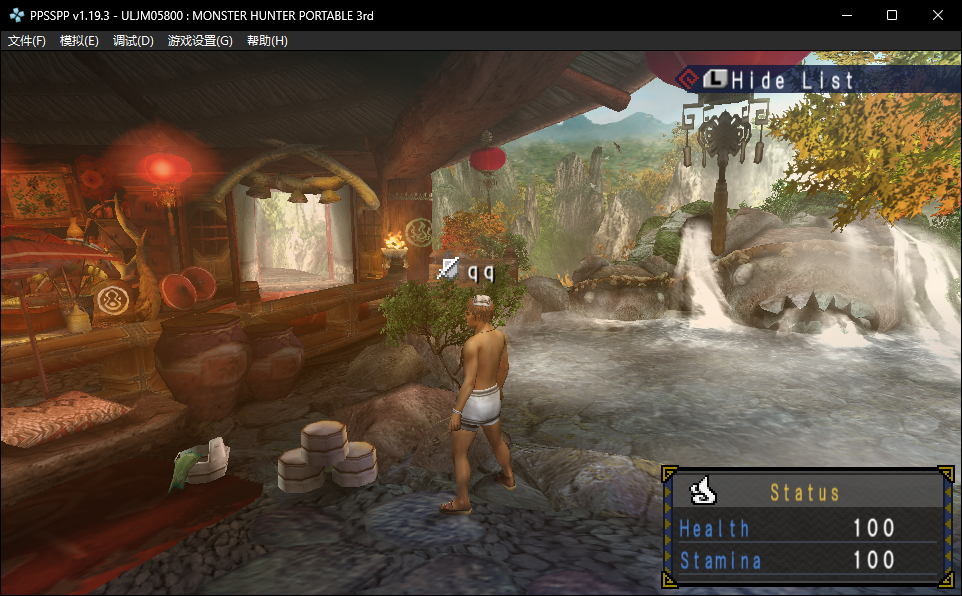Image resolution: width=962 pixels, height=596 pixels.
Task: Click the Hide List banner
Action: click(779, 80)
